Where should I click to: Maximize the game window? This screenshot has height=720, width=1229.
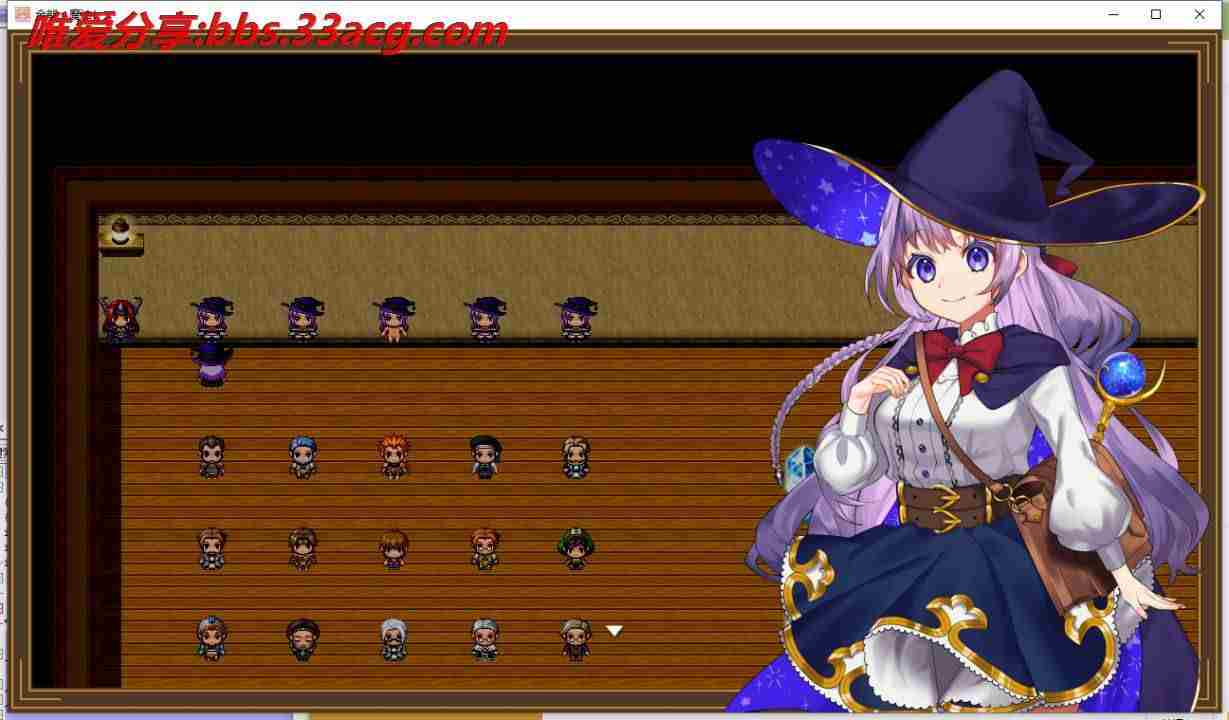click(1156, 14)
